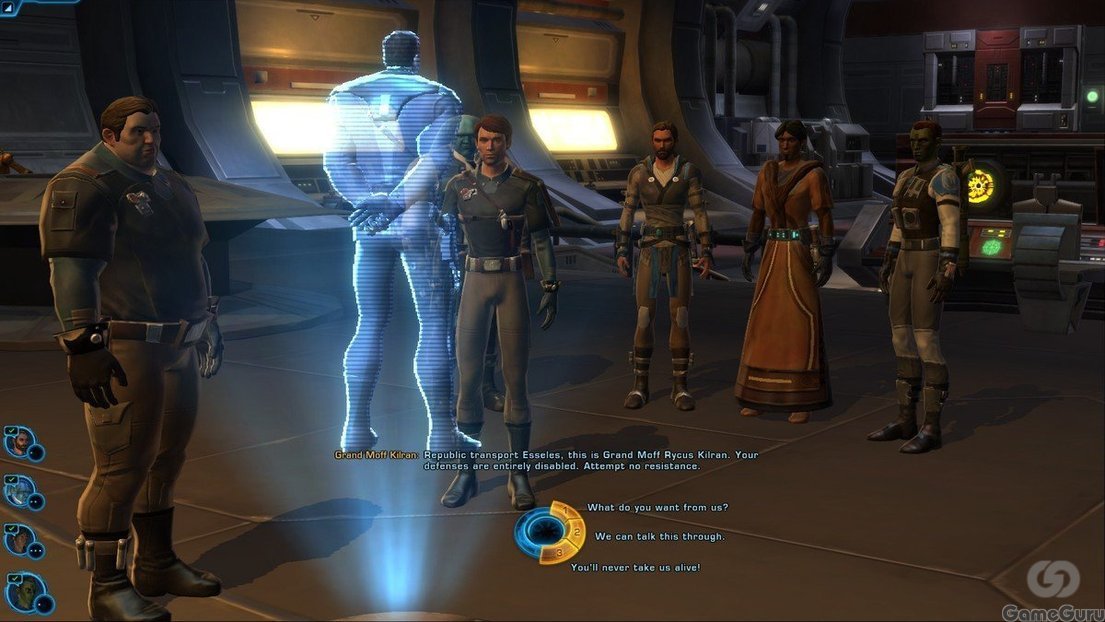
Task: Choose the reply "What do you want from us?"
Action: 657,507
